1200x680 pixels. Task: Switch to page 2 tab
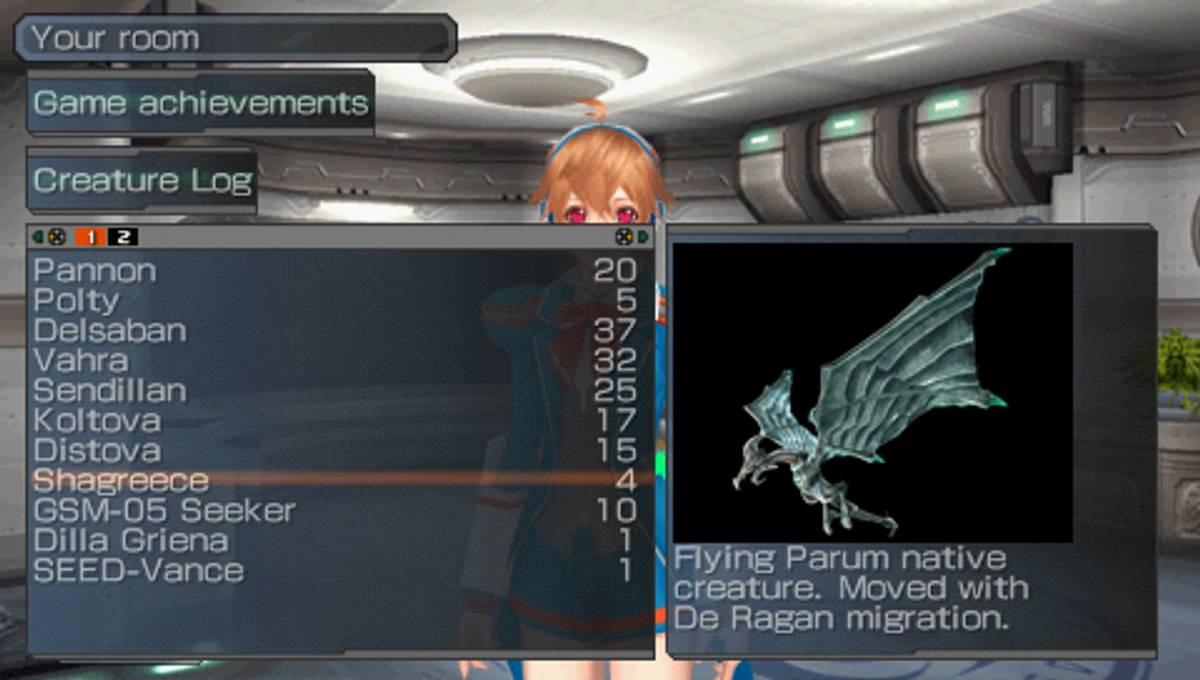coord(123,237)
